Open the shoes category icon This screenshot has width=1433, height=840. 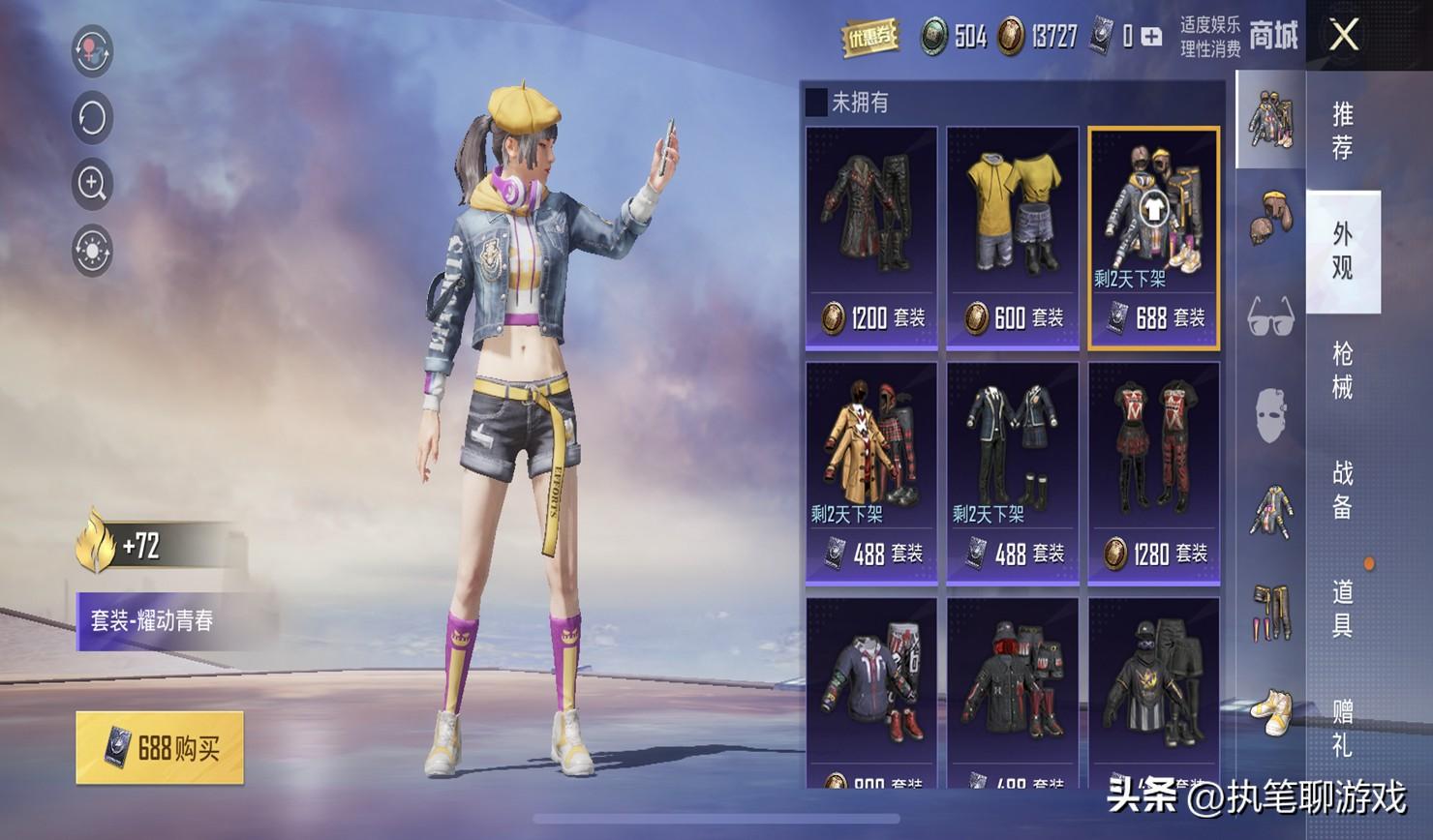coord(1270,710)
